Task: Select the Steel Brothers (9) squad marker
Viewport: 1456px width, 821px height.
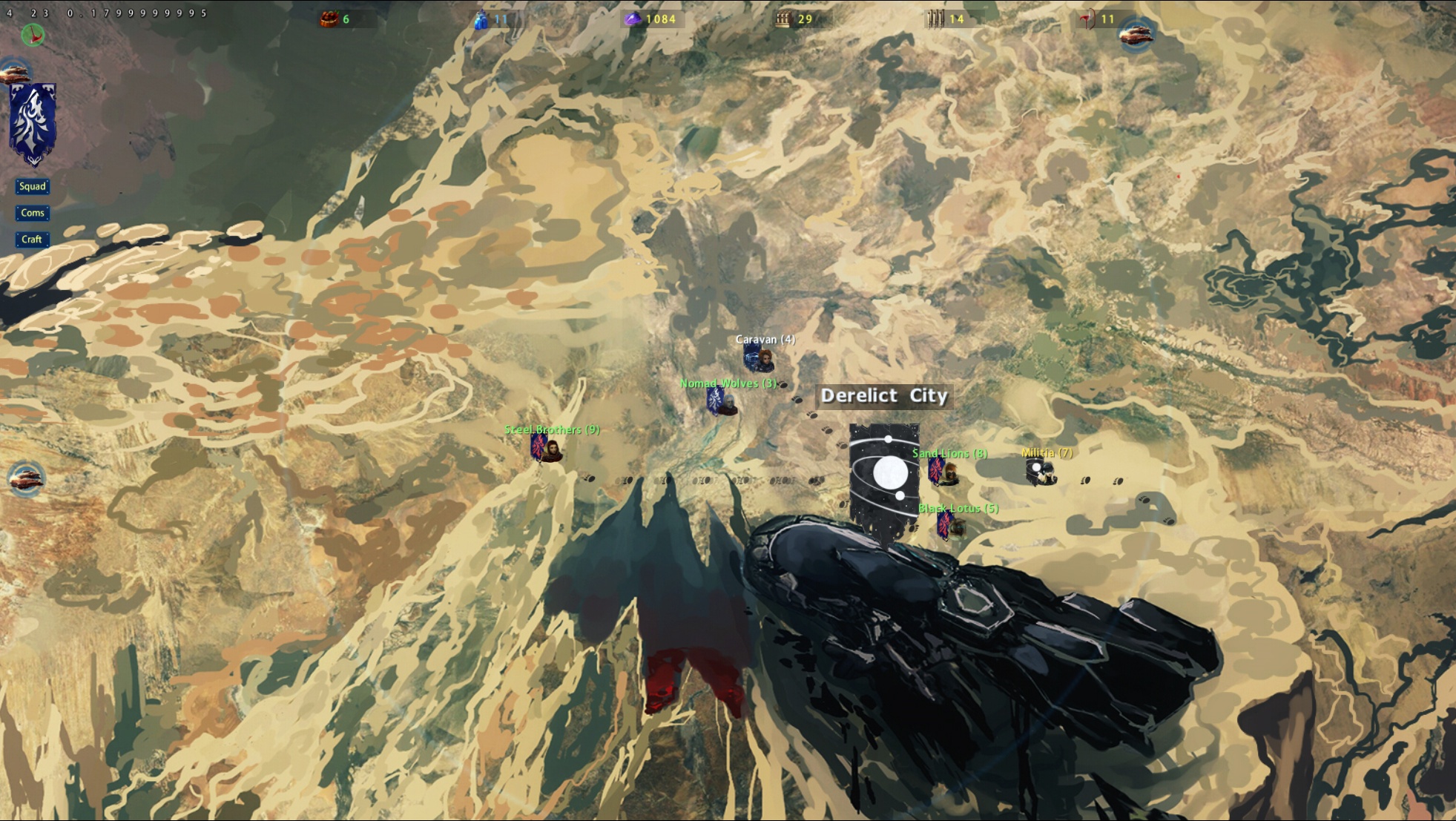Action: coord(547,448)
